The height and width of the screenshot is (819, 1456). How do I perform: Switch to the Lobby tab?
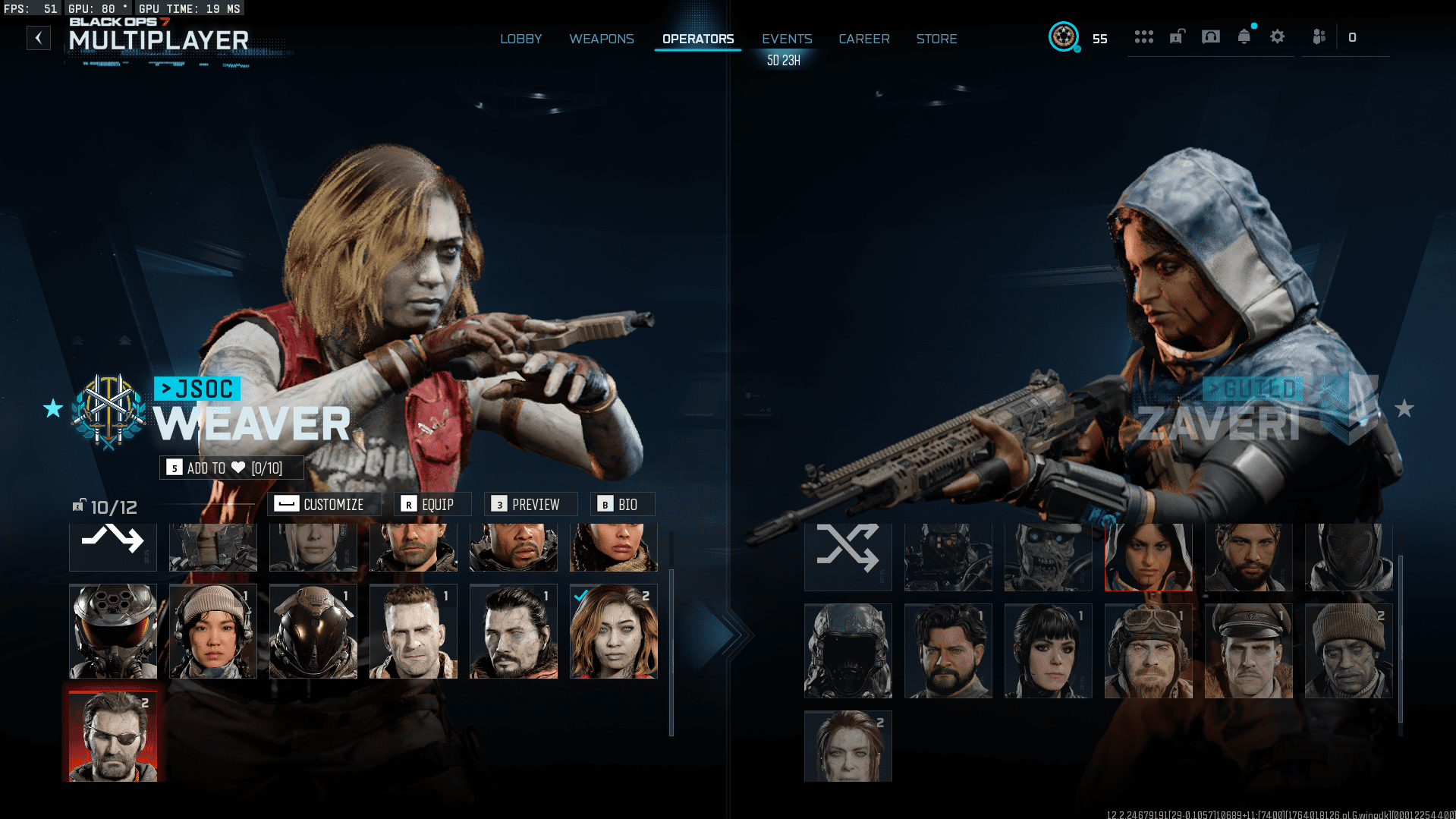[520, 39]
